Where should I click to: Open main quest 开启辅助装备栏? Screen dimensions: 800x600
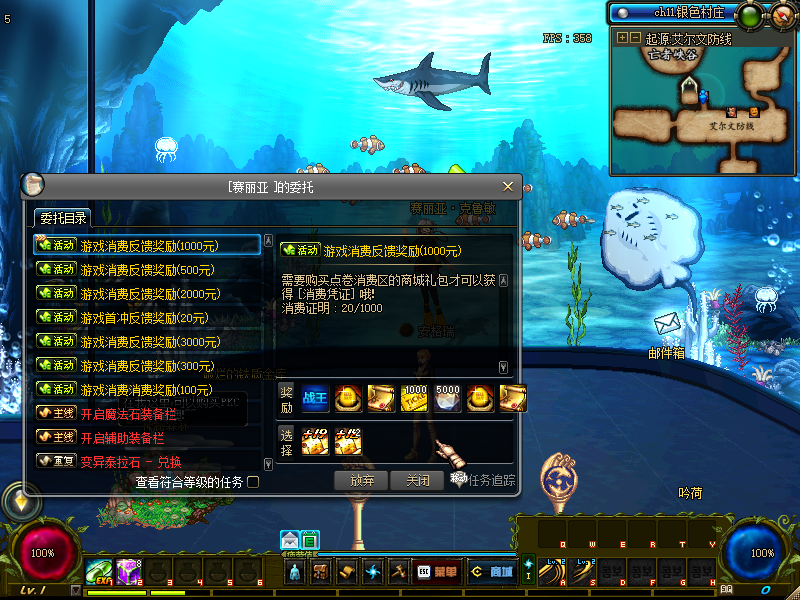122,438
